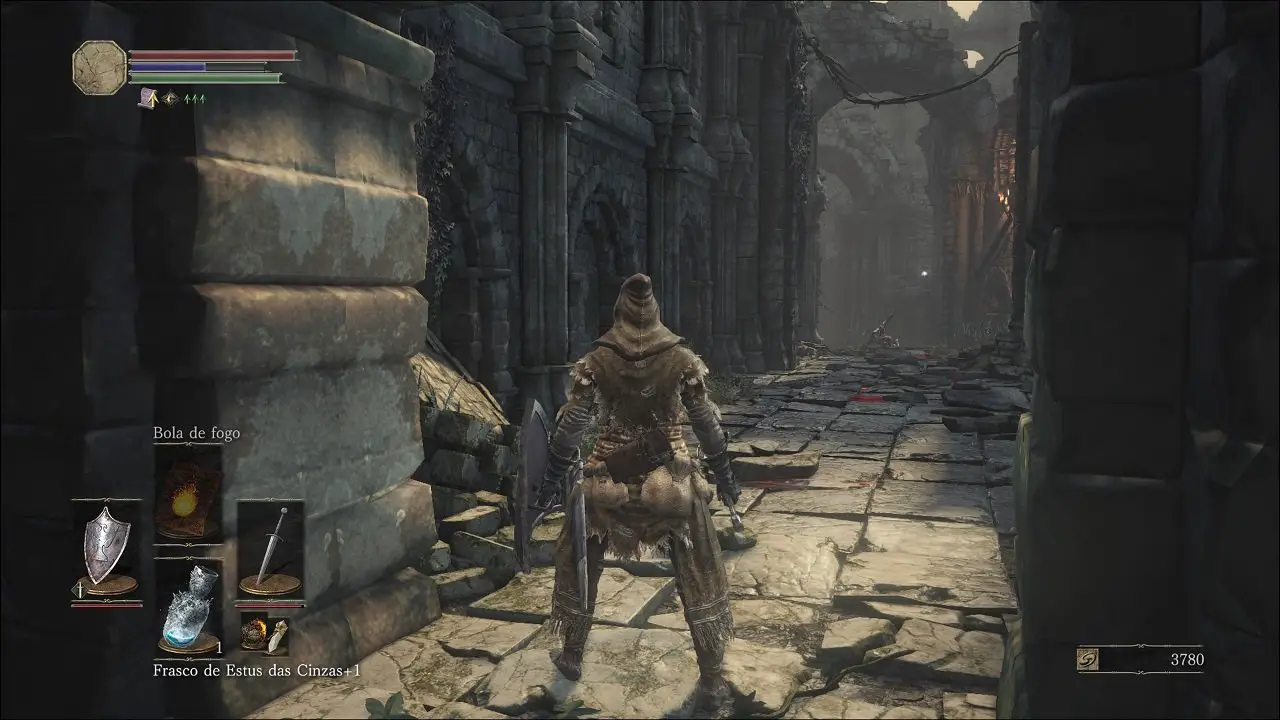Click the octagonal stone emblem beside the bars

(100, 66)
